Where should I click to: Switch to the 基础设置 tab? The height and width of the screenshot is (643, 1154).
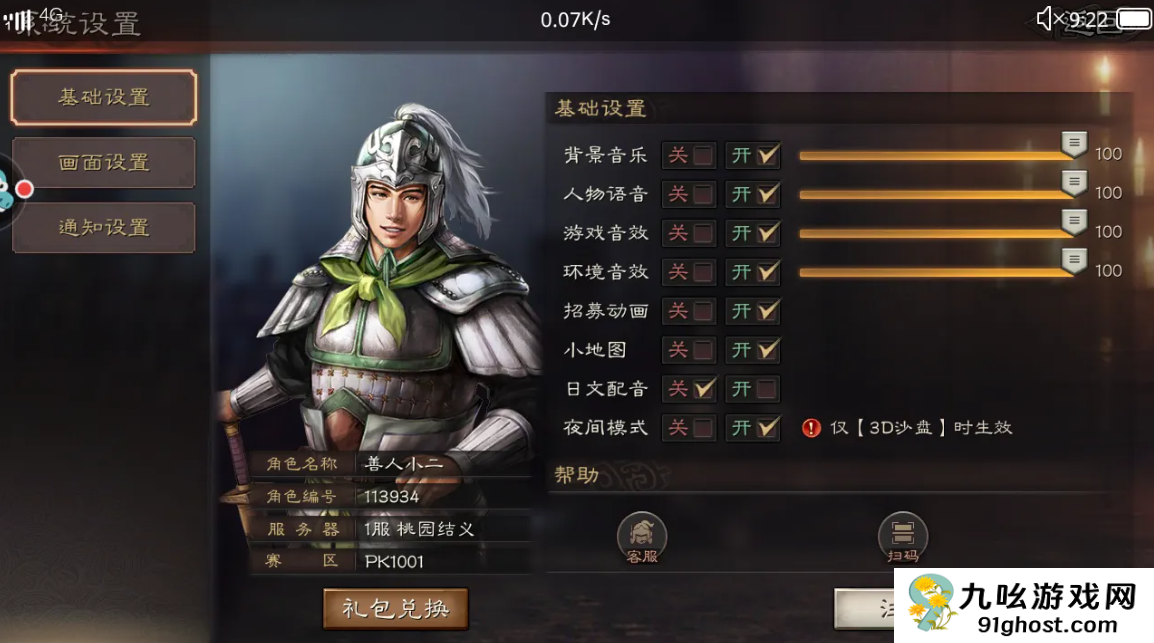pyautogui.click(x=104, y=98)
